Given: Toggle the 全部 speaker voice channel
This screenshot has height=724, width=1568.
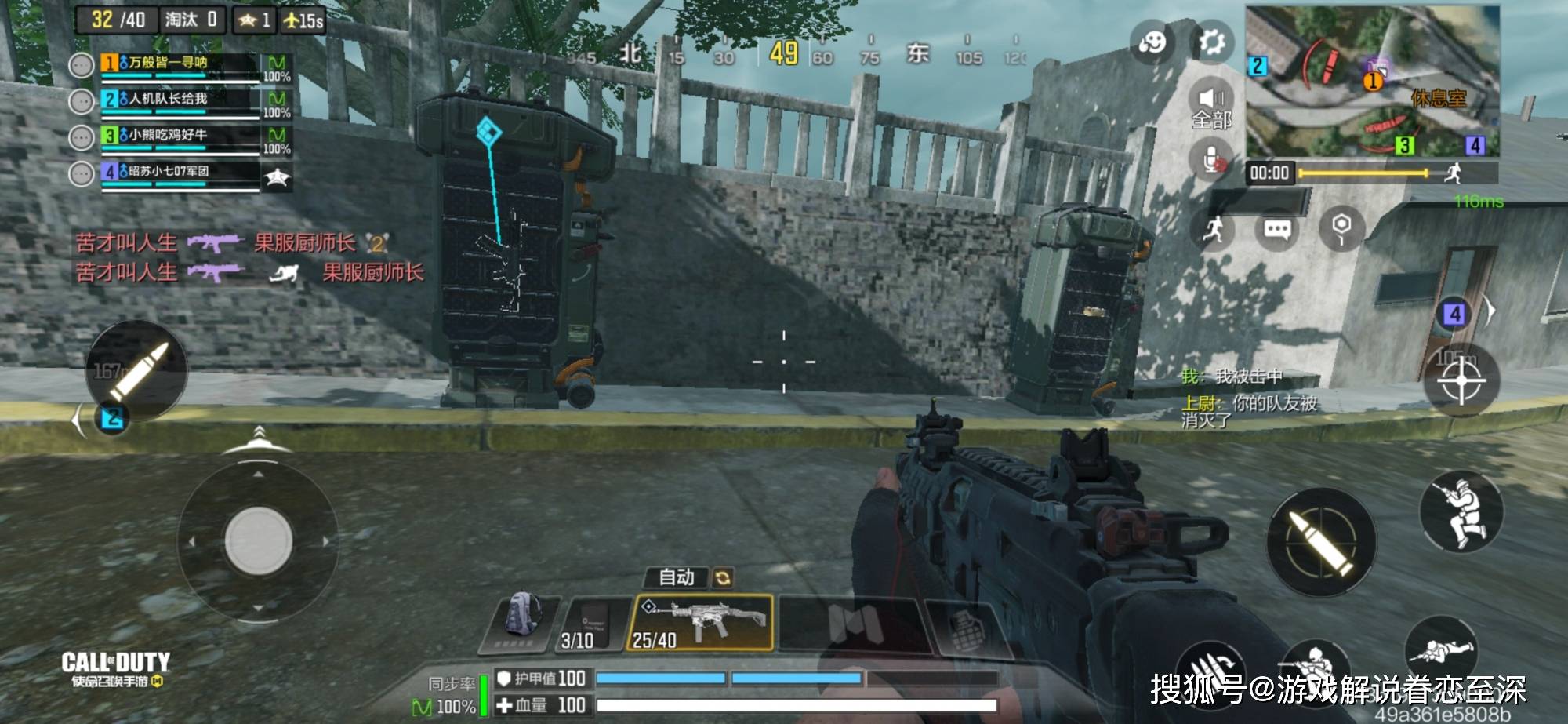Looking at the screenshot, I should coord(1211,106).
